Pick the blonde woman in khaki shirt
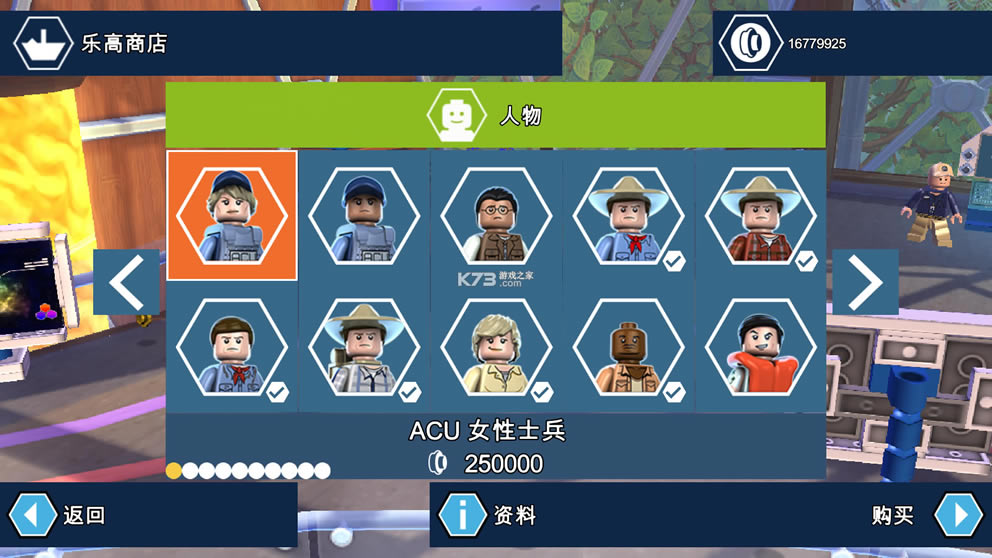The height and width of the screenshot is (558, 992). (x=496, y=347)
